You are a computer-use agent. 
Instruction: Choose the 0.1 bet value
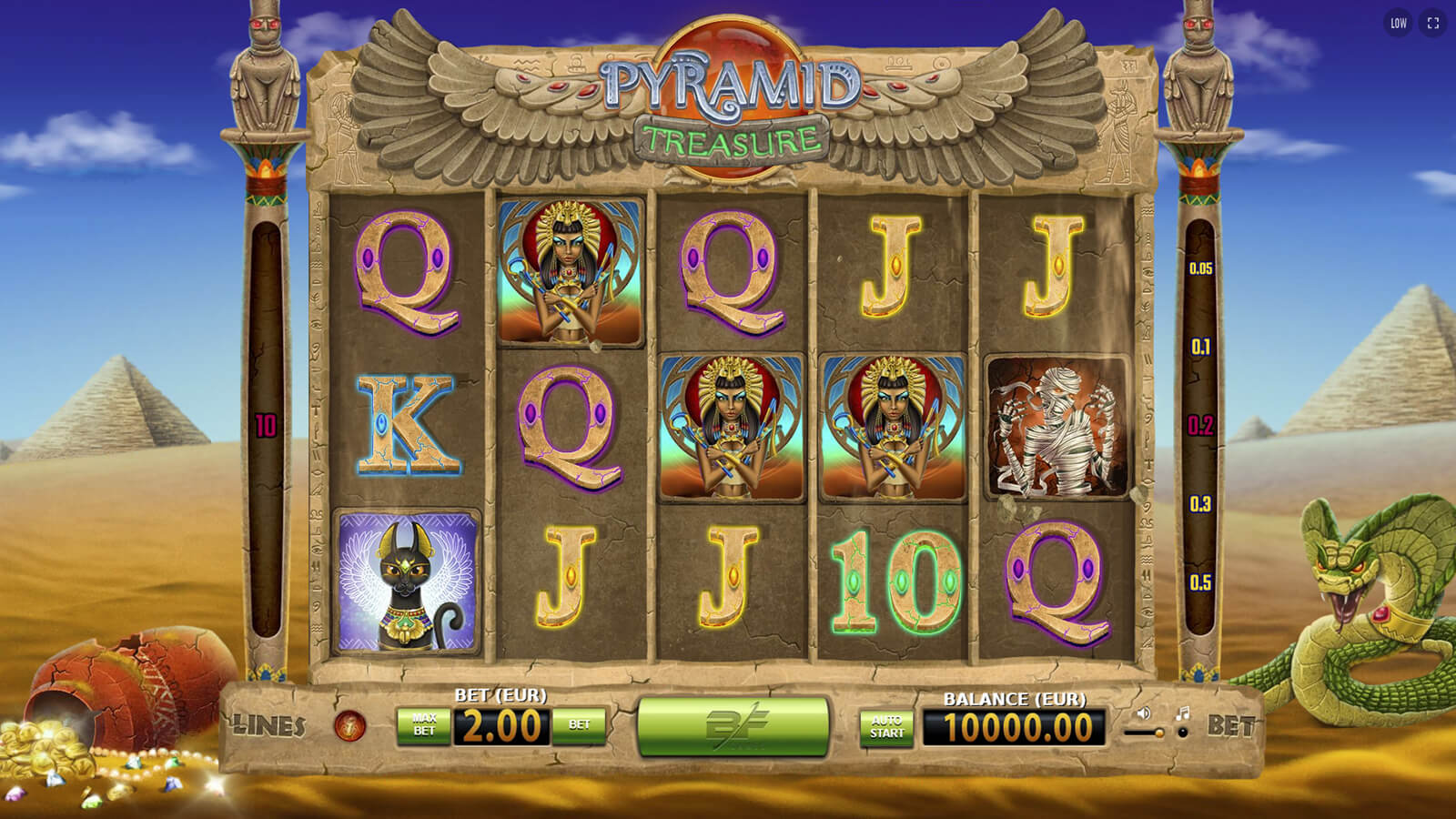point(1200,347)
